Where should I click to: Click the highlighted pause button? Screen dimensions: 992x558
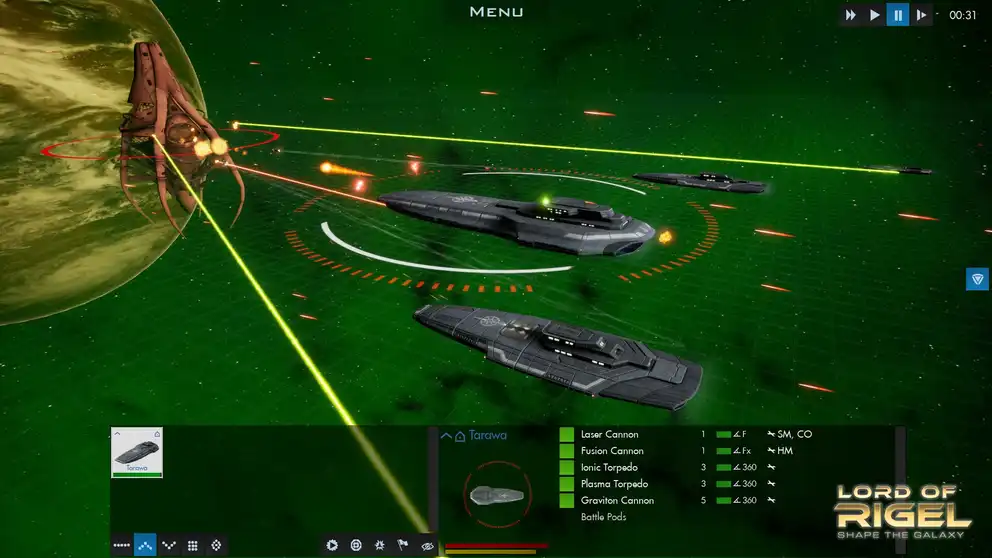898,15
